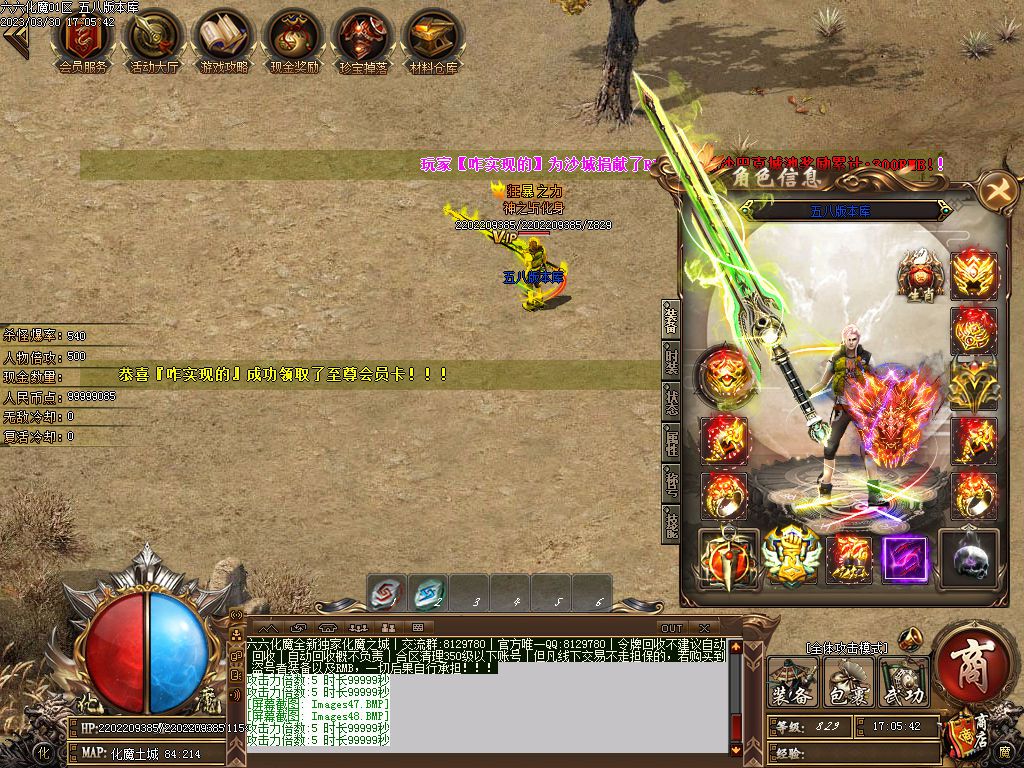Select the black skull equipment slot
Image resolution: width=1024 pixels, height=768 pixels.
[972, 556]
